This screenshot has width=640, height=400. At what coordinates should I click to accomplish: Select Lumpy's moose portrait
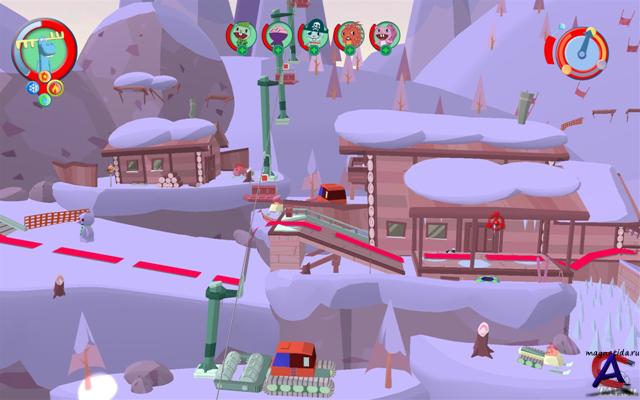coord(44,48)
